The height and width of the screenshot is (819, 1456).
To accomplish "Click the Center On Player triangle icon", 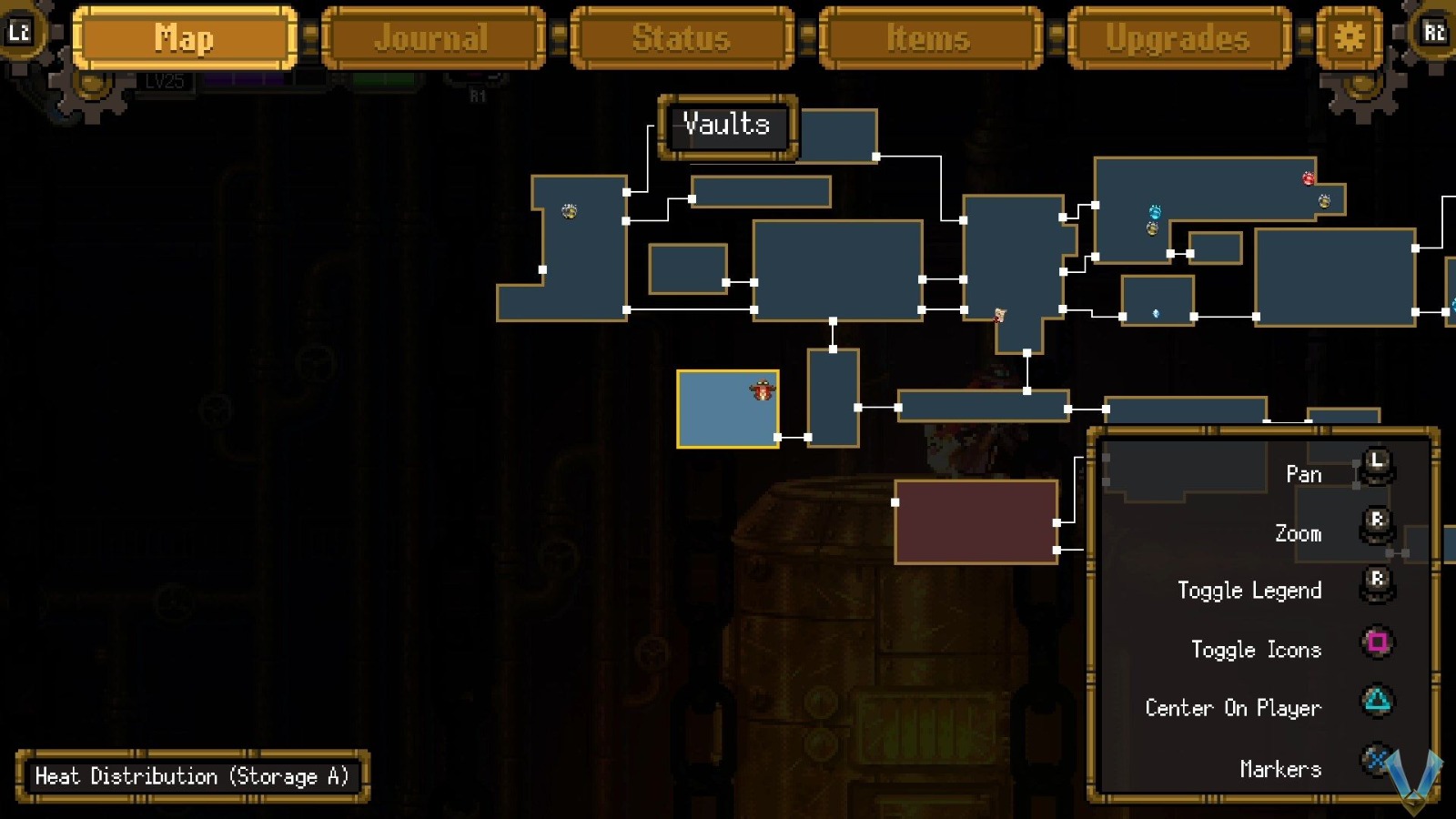I will 1378,701.
